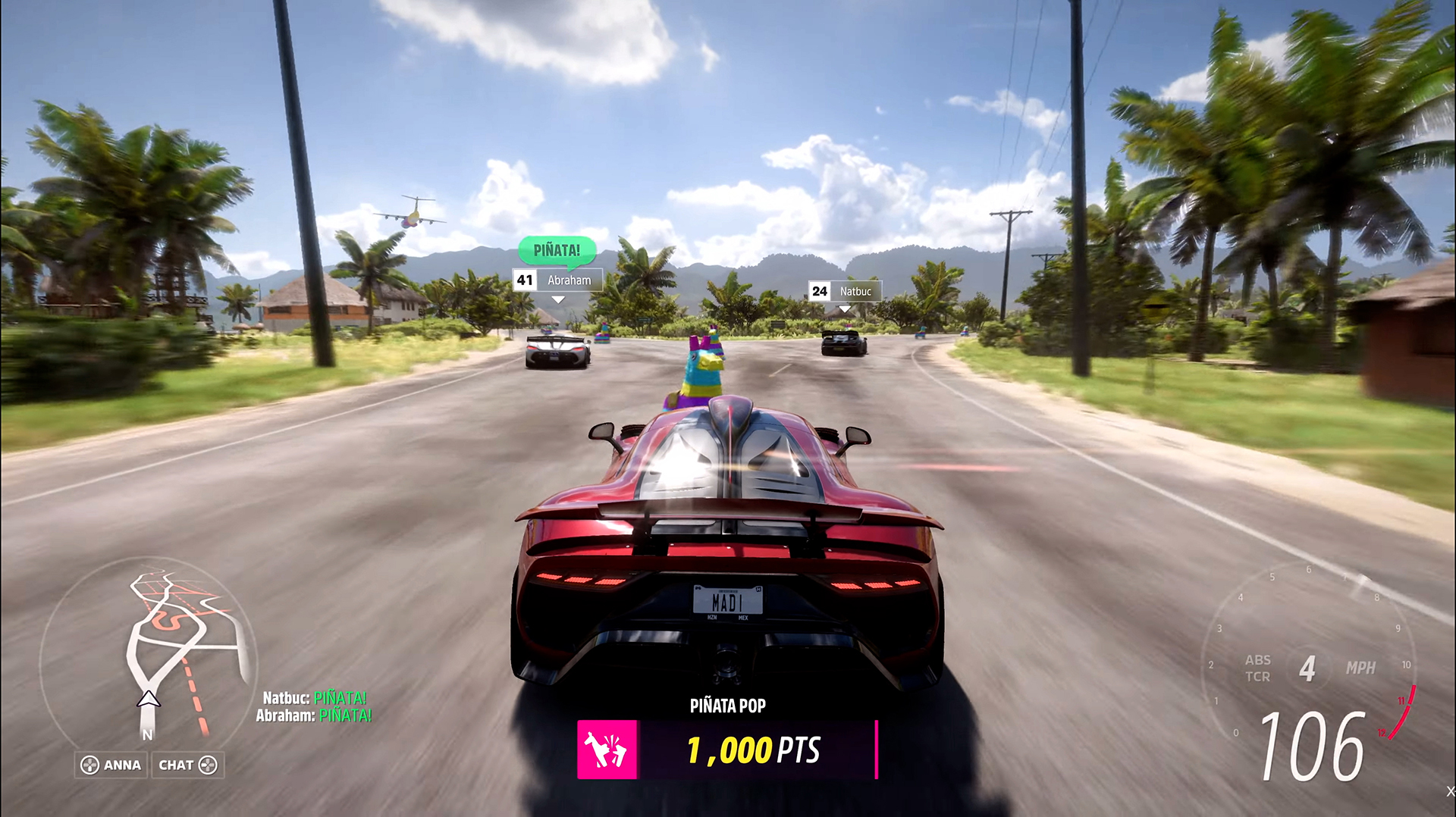
Task: Open the CHAT quick menu
Action: pos(187,765)
